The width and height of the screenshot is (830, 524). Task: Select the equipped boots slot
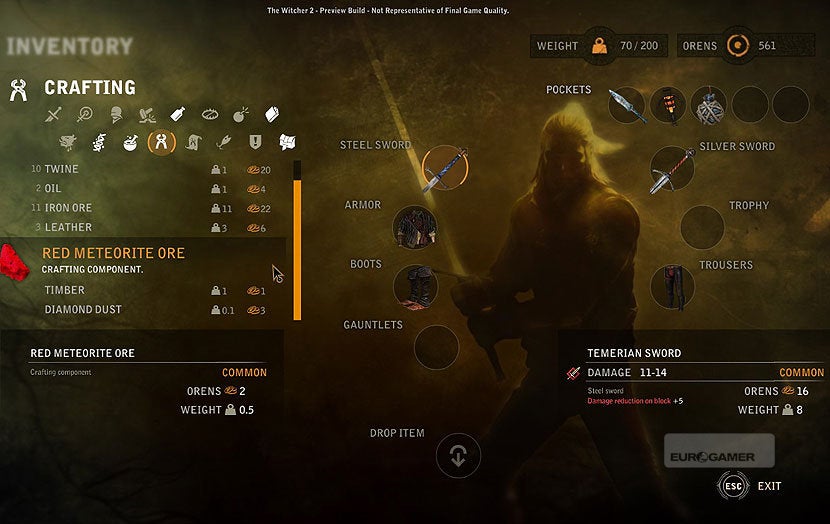[x=415, y=287]
